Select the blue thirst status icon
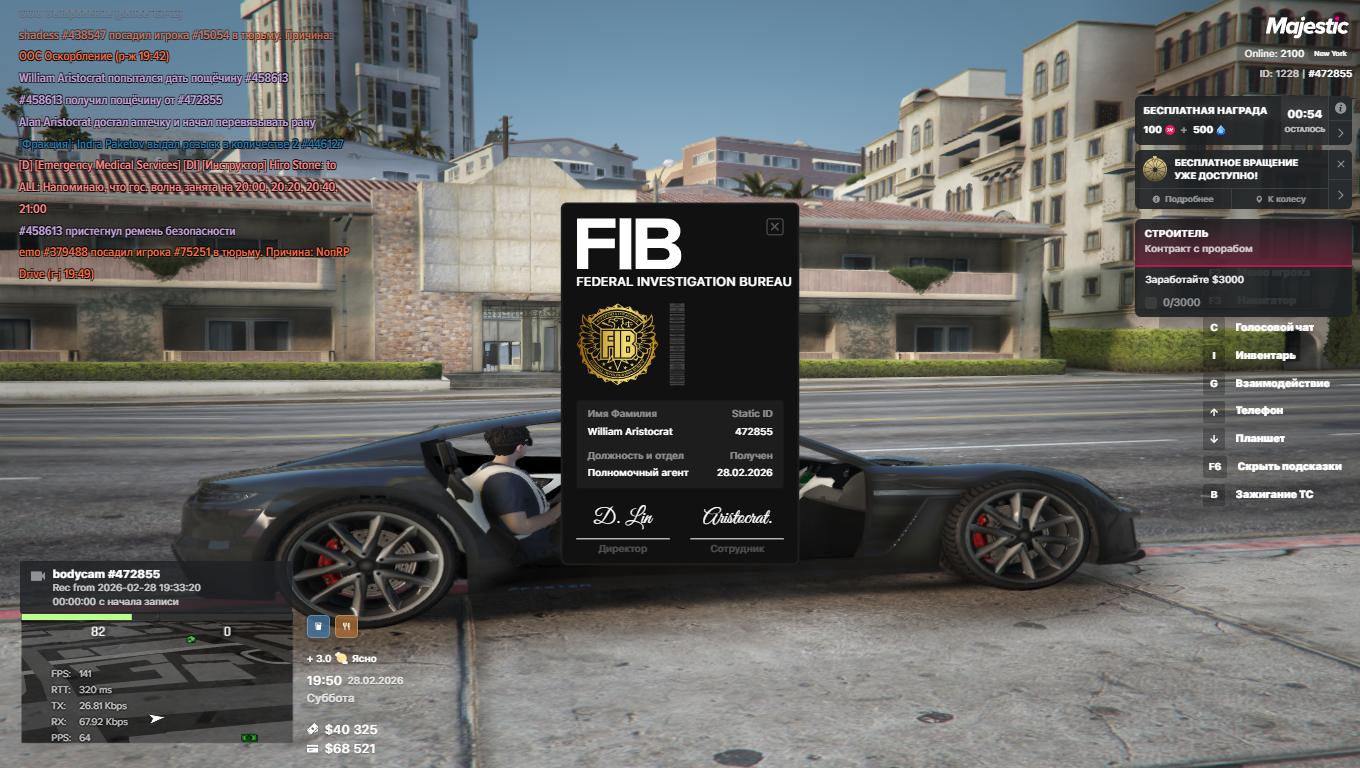Viewport: 1360px width, 768px height. [x=318, y=626]
